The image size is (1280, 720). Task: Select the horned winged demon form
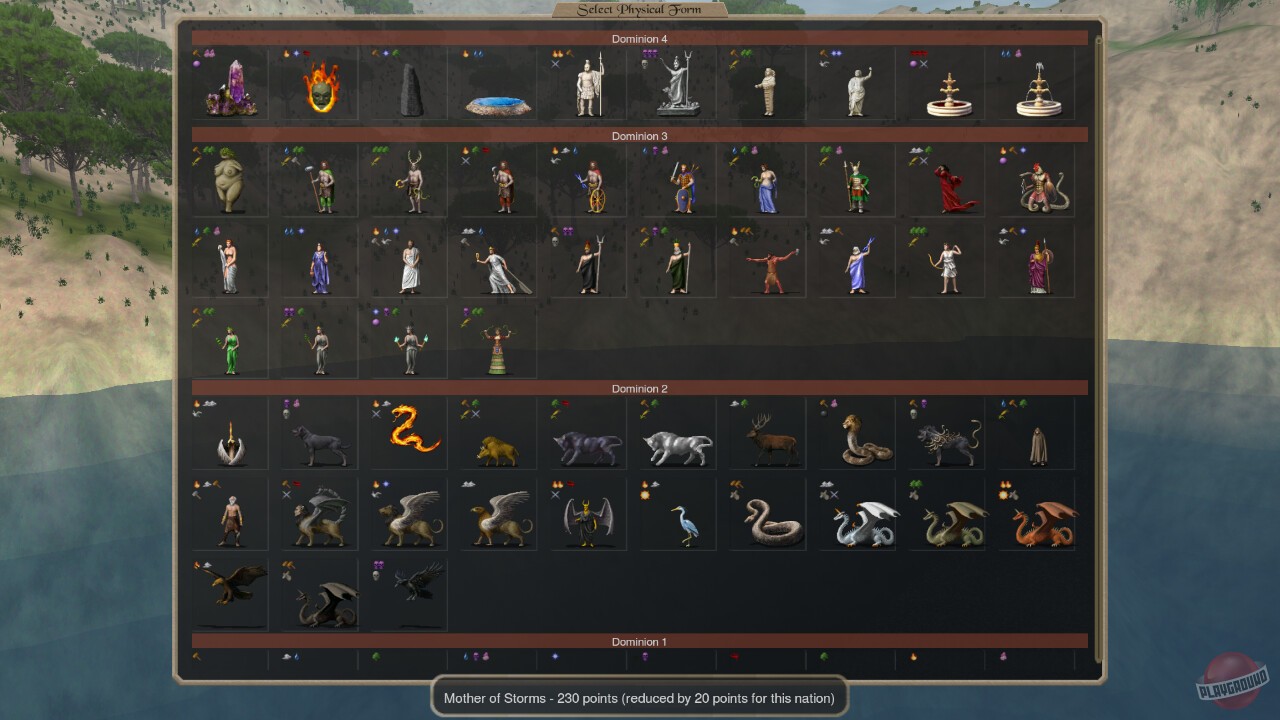(x=587, y=513)
